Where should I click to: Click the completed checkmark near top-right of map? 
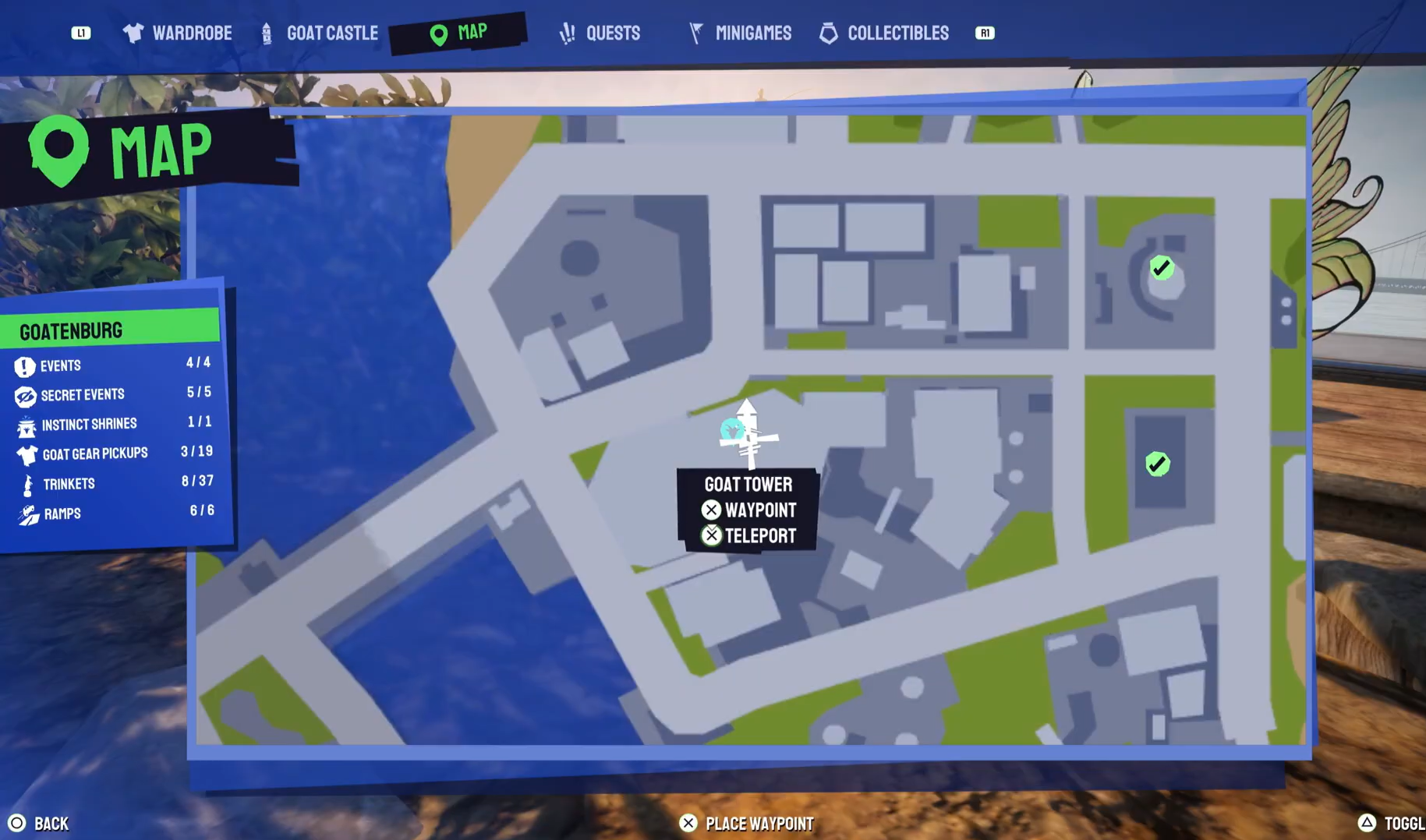point(1162,267)
